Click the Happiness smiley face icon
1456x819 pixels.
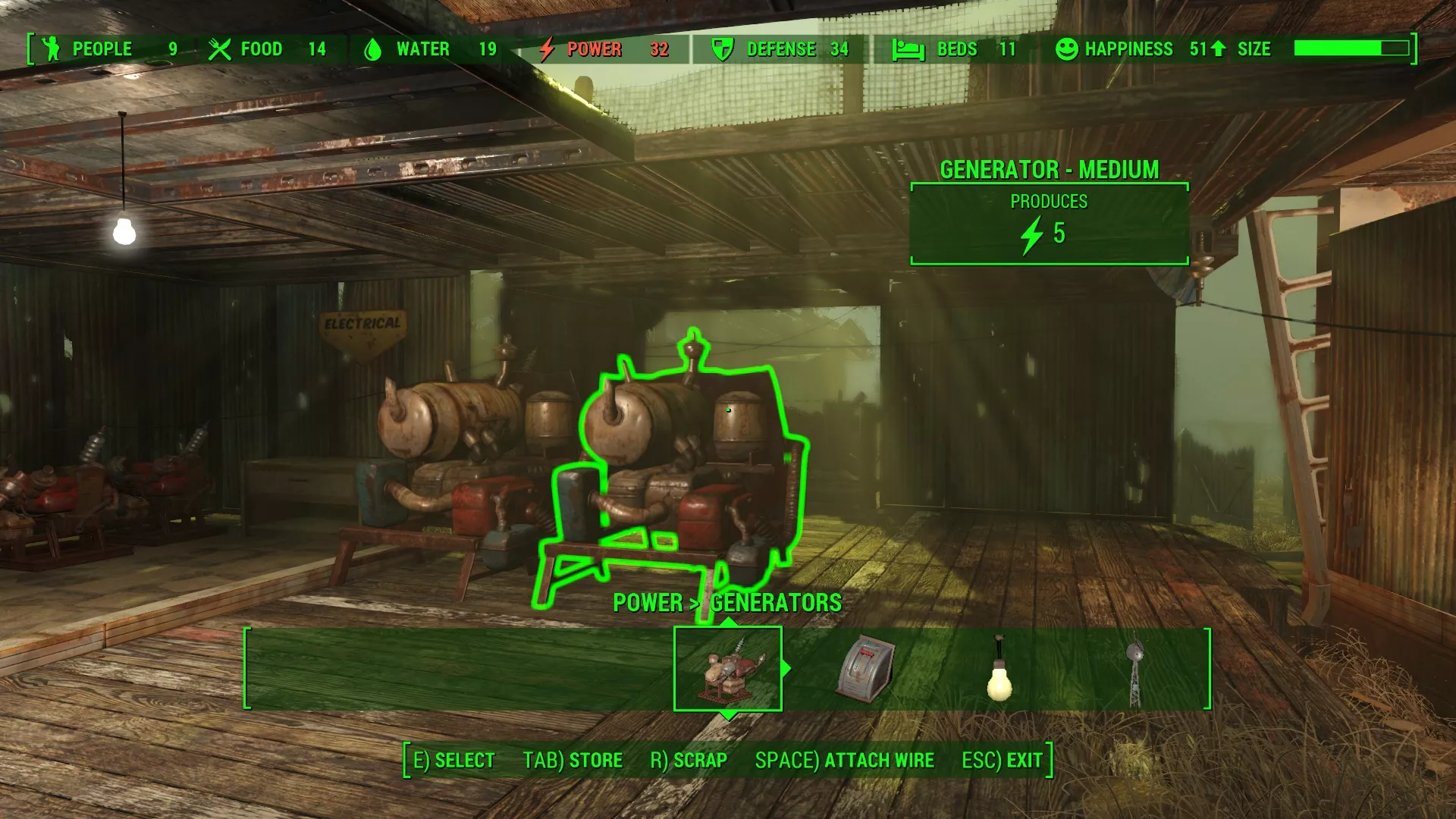coord(1066,49)
